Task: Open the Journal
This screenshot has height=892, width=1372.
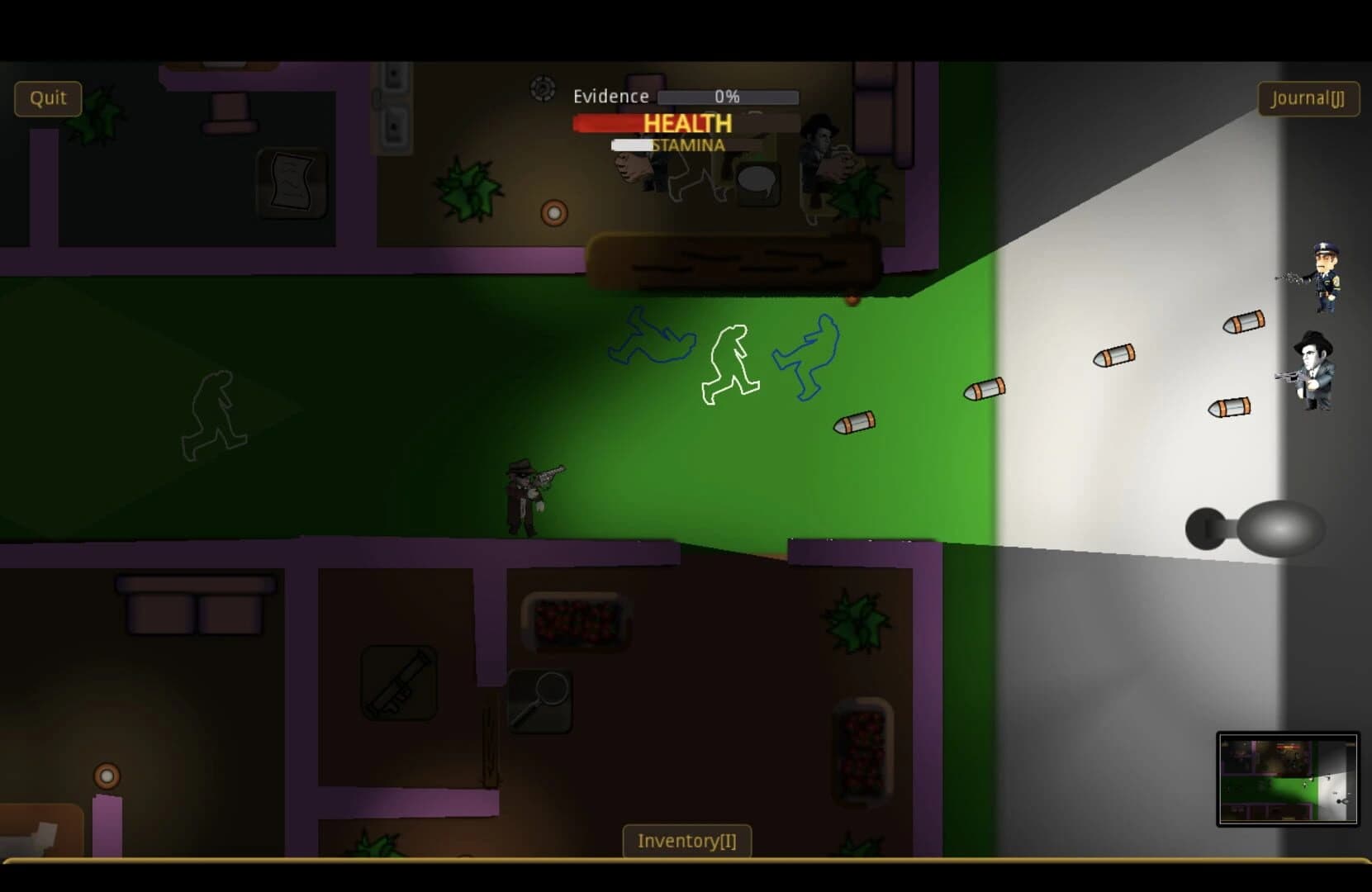Action: 1308,97
